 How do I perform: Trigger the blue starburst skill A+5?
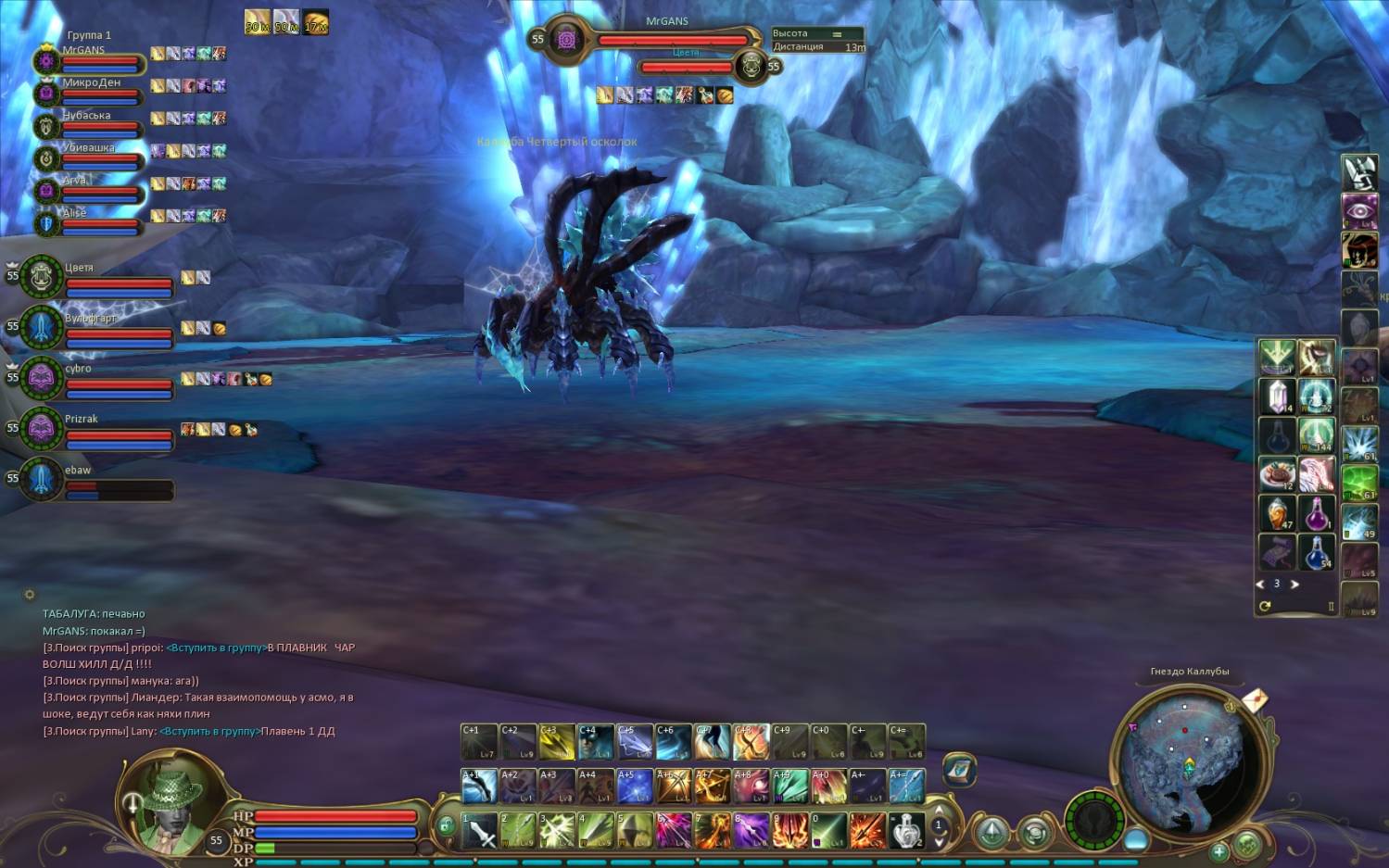pos(635,786)
